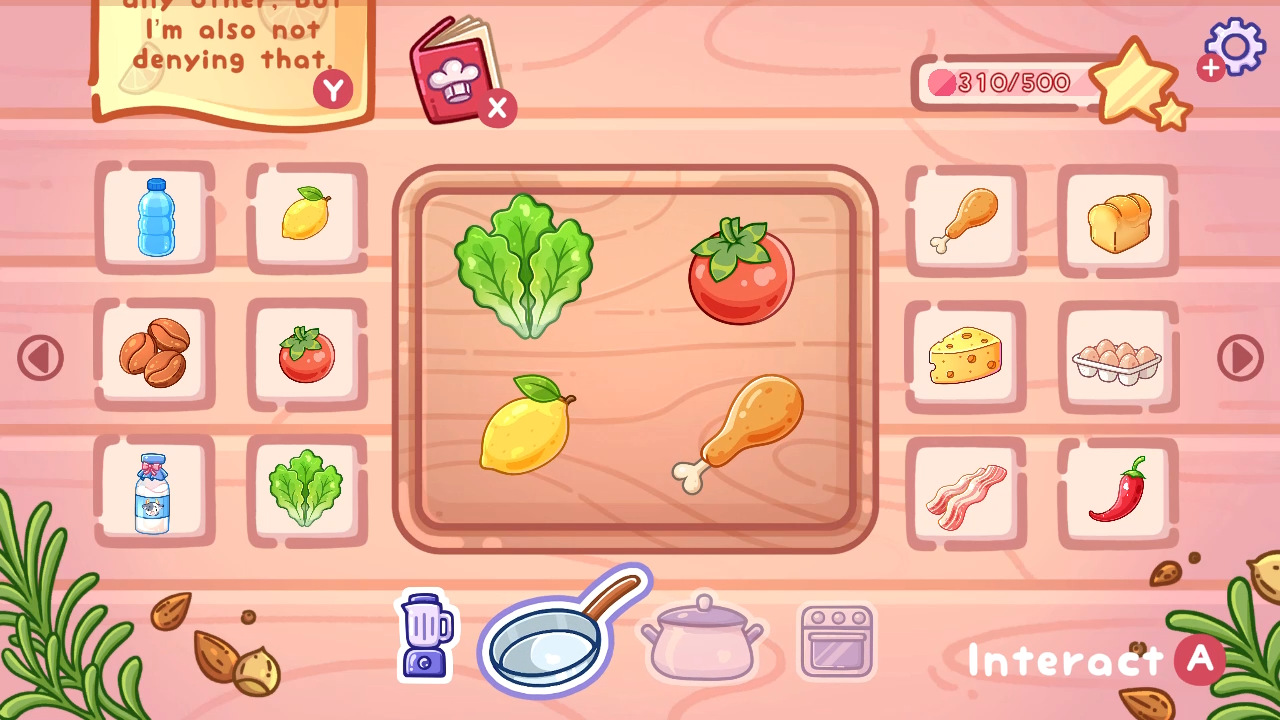The image size is (1280, 720).
Task: Choose the cooking pot appliance
Action: 703,643
